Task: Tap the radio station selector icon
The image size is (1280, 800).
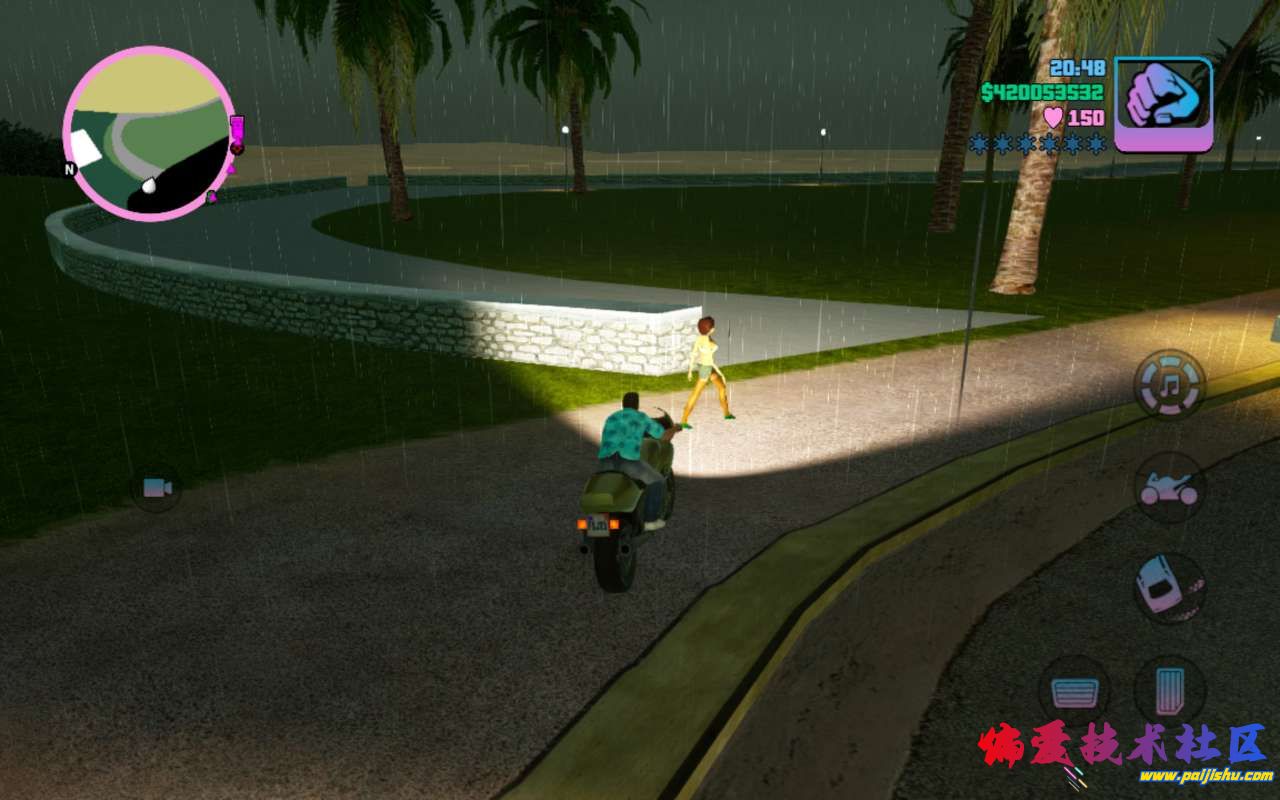Action: tap(1167, 384)
